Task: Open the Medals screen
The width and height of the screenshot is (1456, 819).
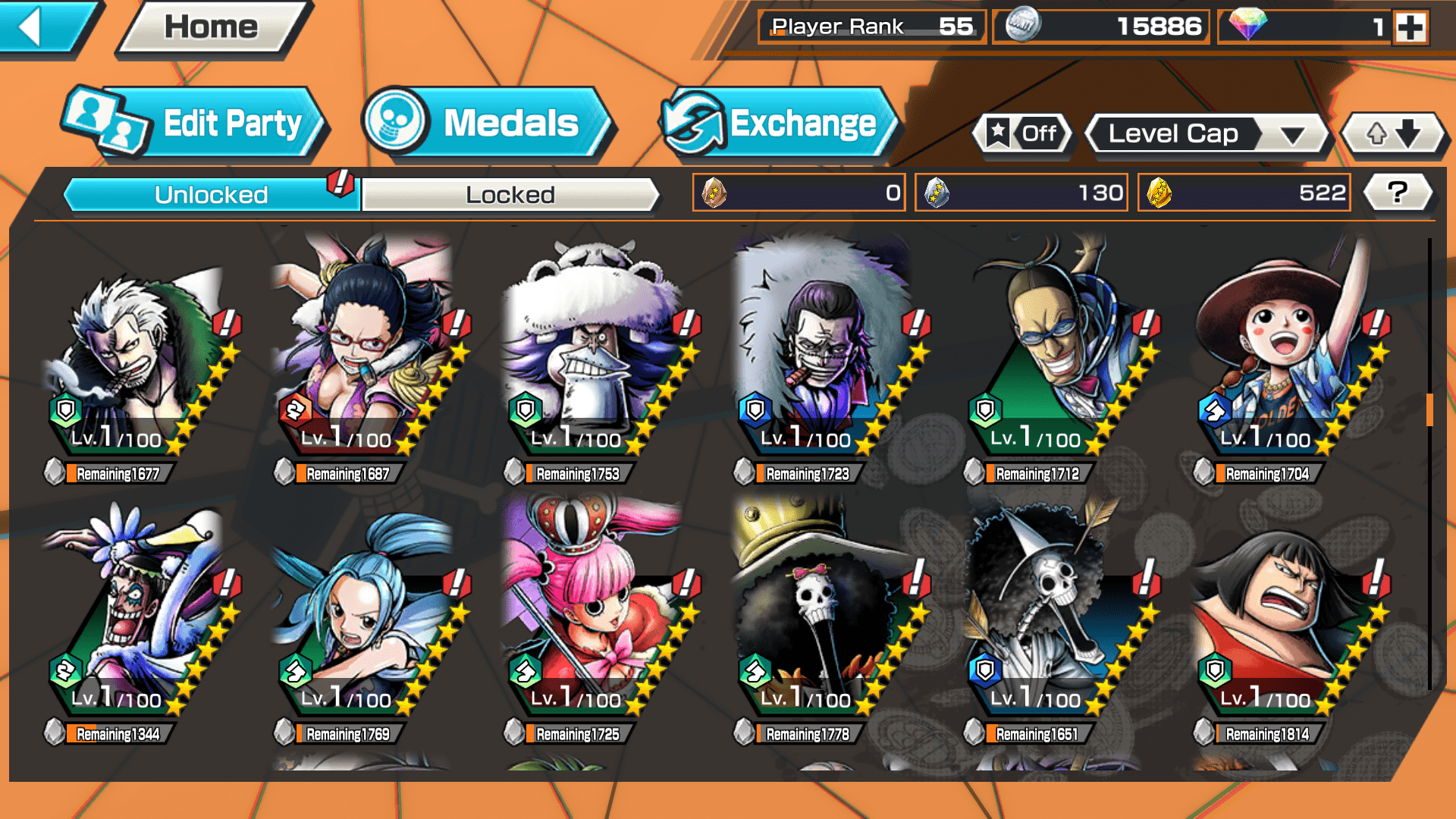Action: point(487,124)
